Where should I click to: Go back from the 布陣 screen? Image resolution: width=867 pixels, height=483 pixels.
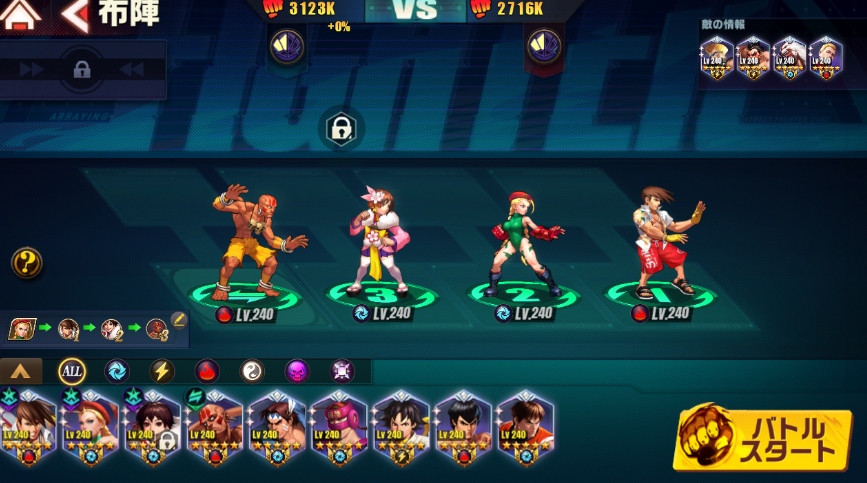[75, 15]
